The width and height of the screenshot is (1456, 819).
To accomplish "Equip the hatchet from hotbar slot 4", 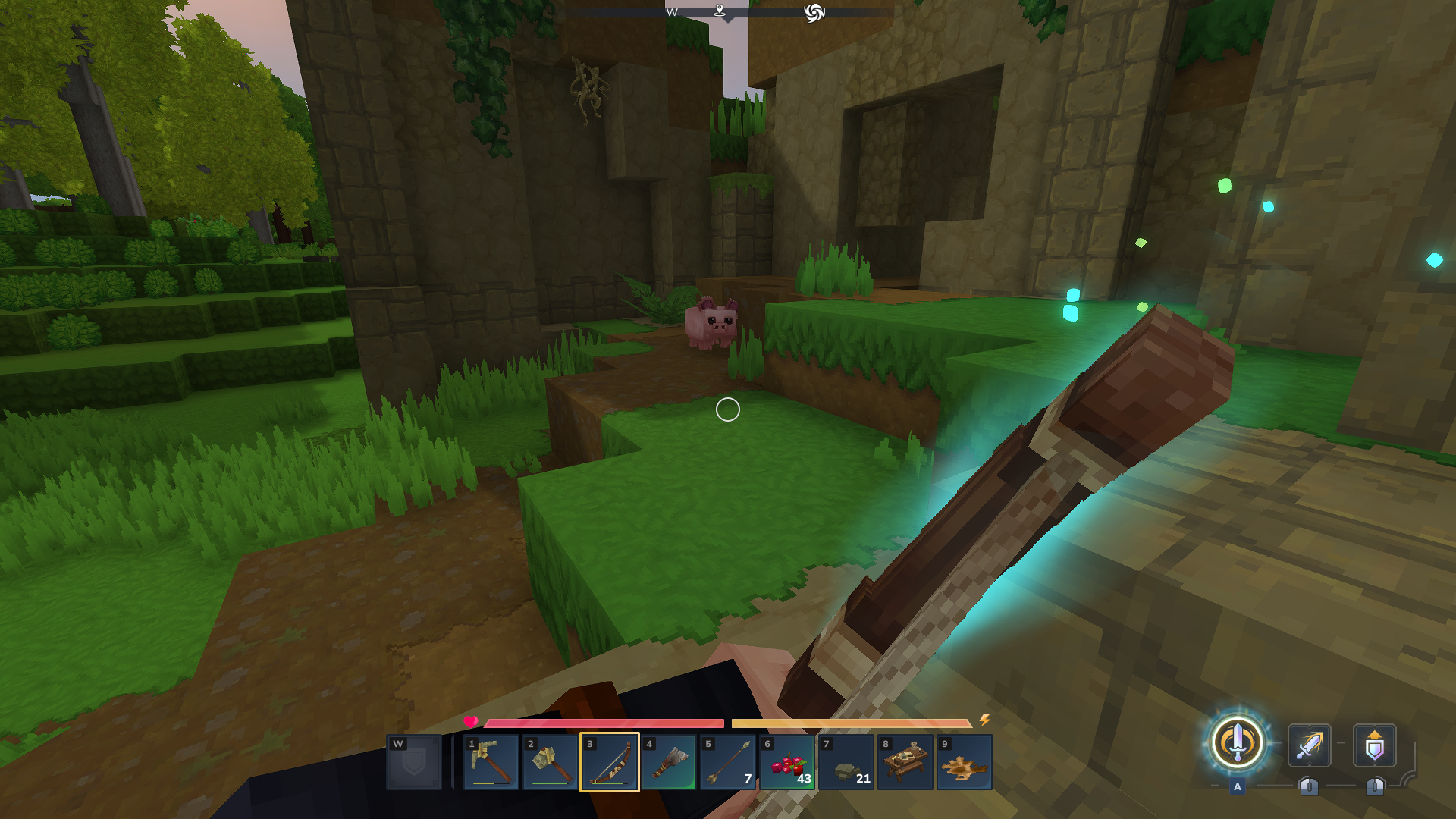I will [x=668, y=762].
